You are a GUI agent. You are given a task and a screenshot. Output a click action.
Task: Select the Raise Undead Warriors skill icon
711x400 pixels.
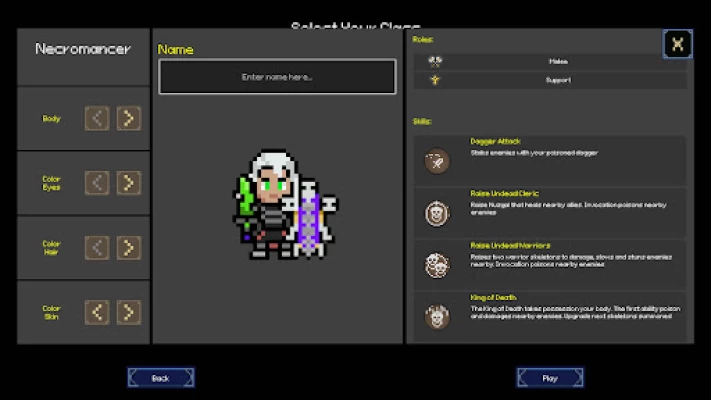(436, 265)
